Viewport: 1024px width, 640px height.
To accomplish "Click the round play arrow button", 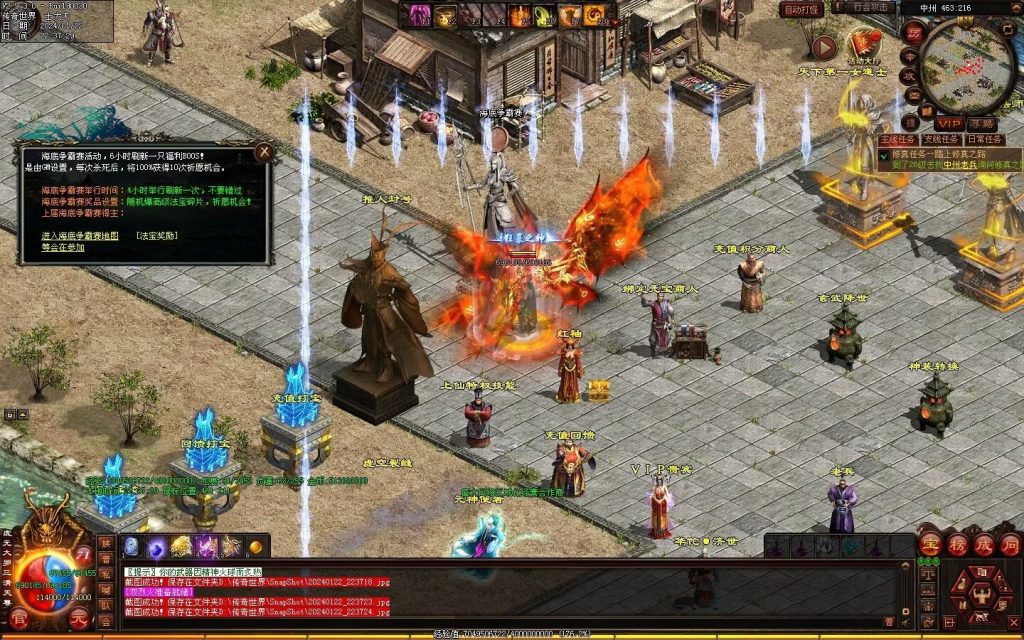I will coord(824,47).
